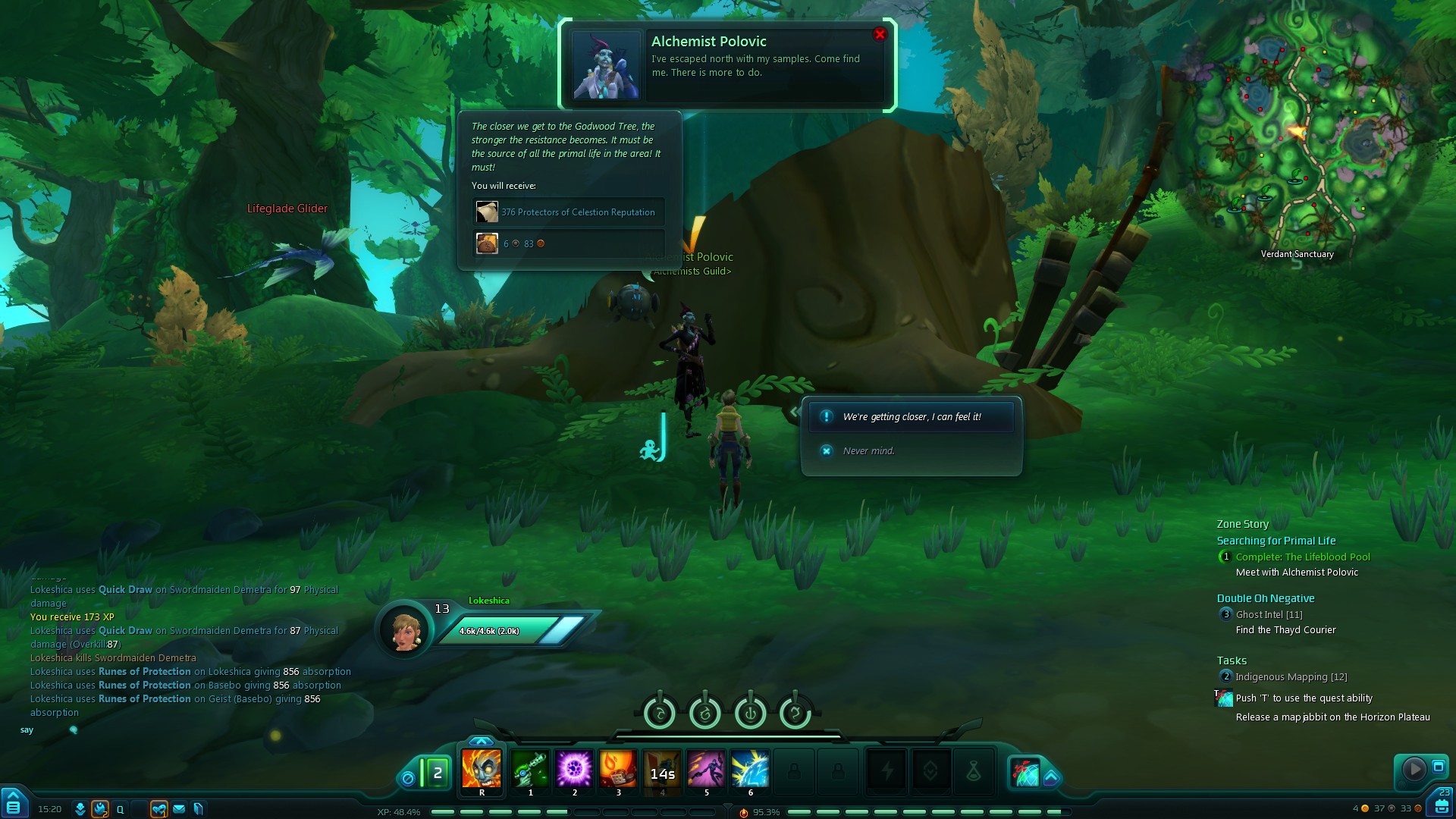Screen dimensions: 1456x819
Task: Open the mail envelope icon
Action: 179,809
